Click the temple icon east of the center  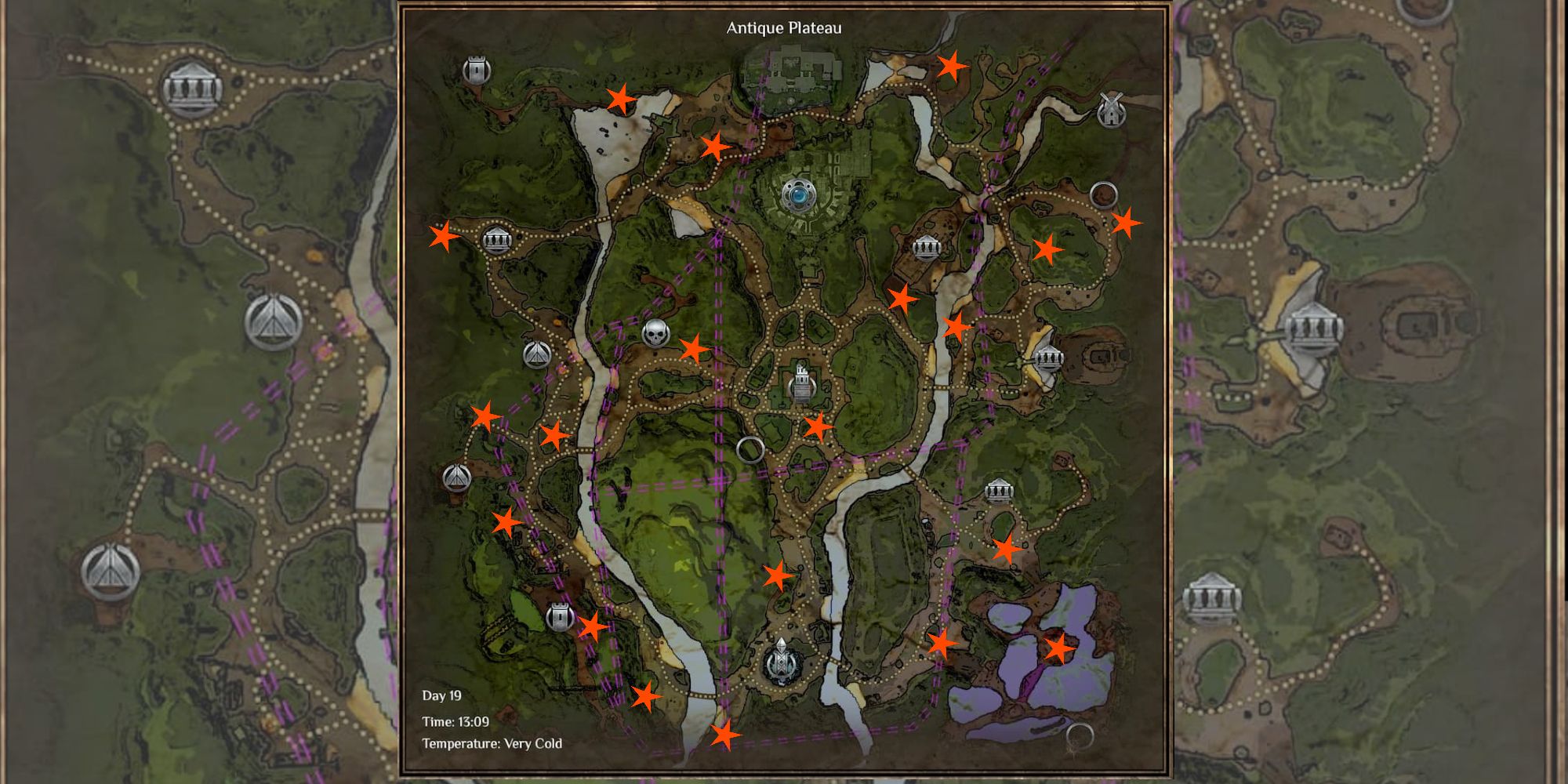(x=927, y=249)
